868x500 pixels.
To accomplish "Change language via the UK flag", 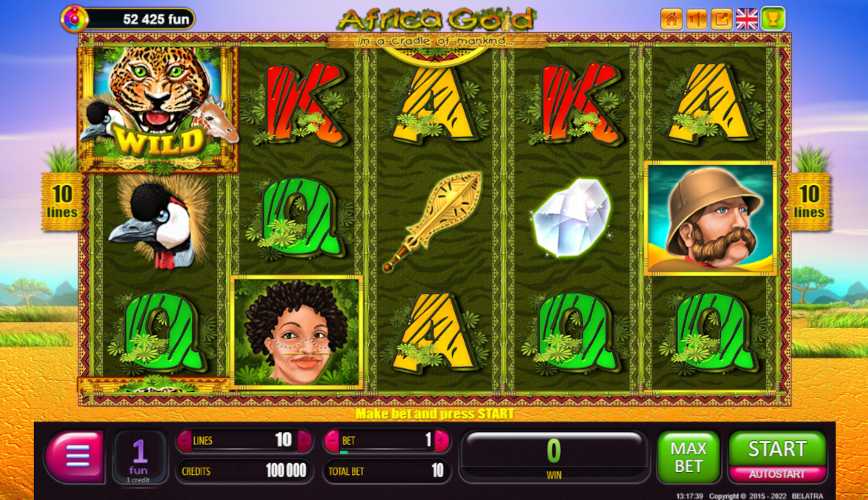I will (747, 18).
